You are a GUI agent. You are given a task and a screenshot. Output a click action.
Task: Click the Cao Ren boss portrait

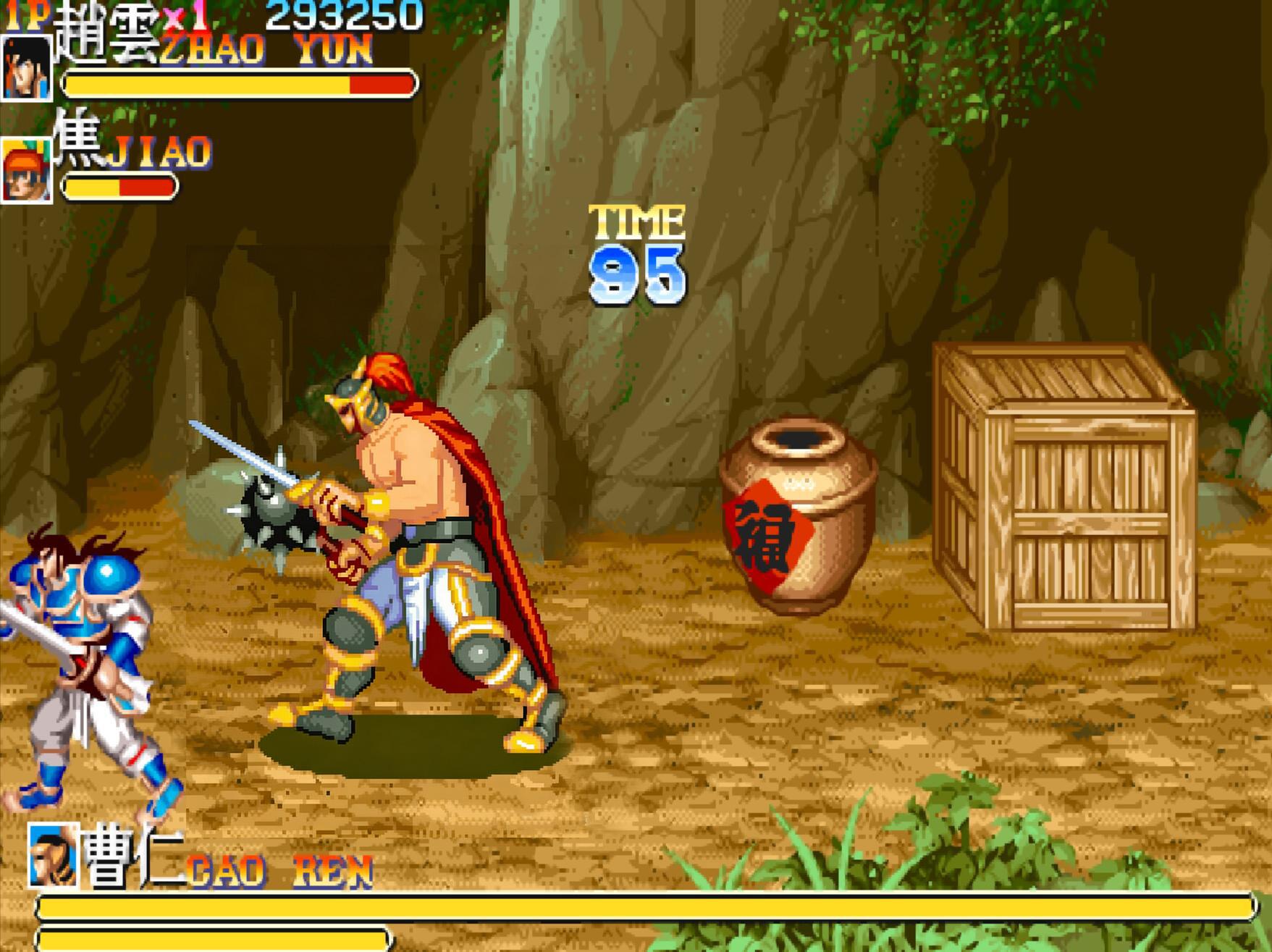(x=53, y=855)
